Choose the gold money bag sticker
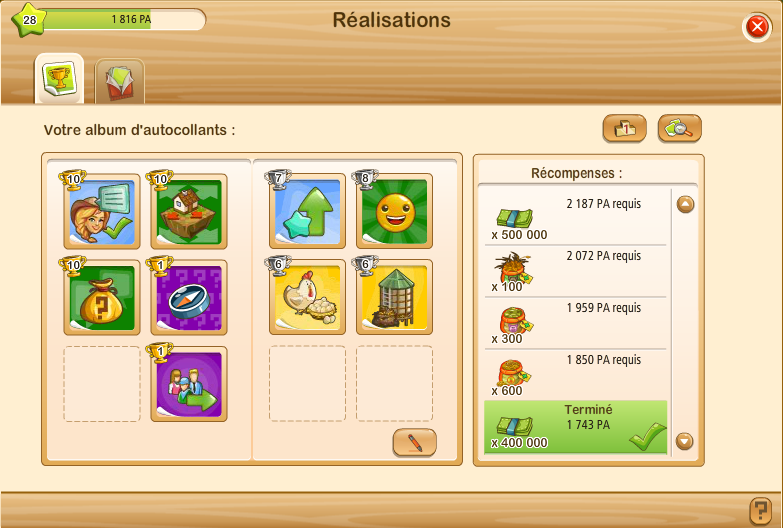783x528 pixels. (102, 297)
